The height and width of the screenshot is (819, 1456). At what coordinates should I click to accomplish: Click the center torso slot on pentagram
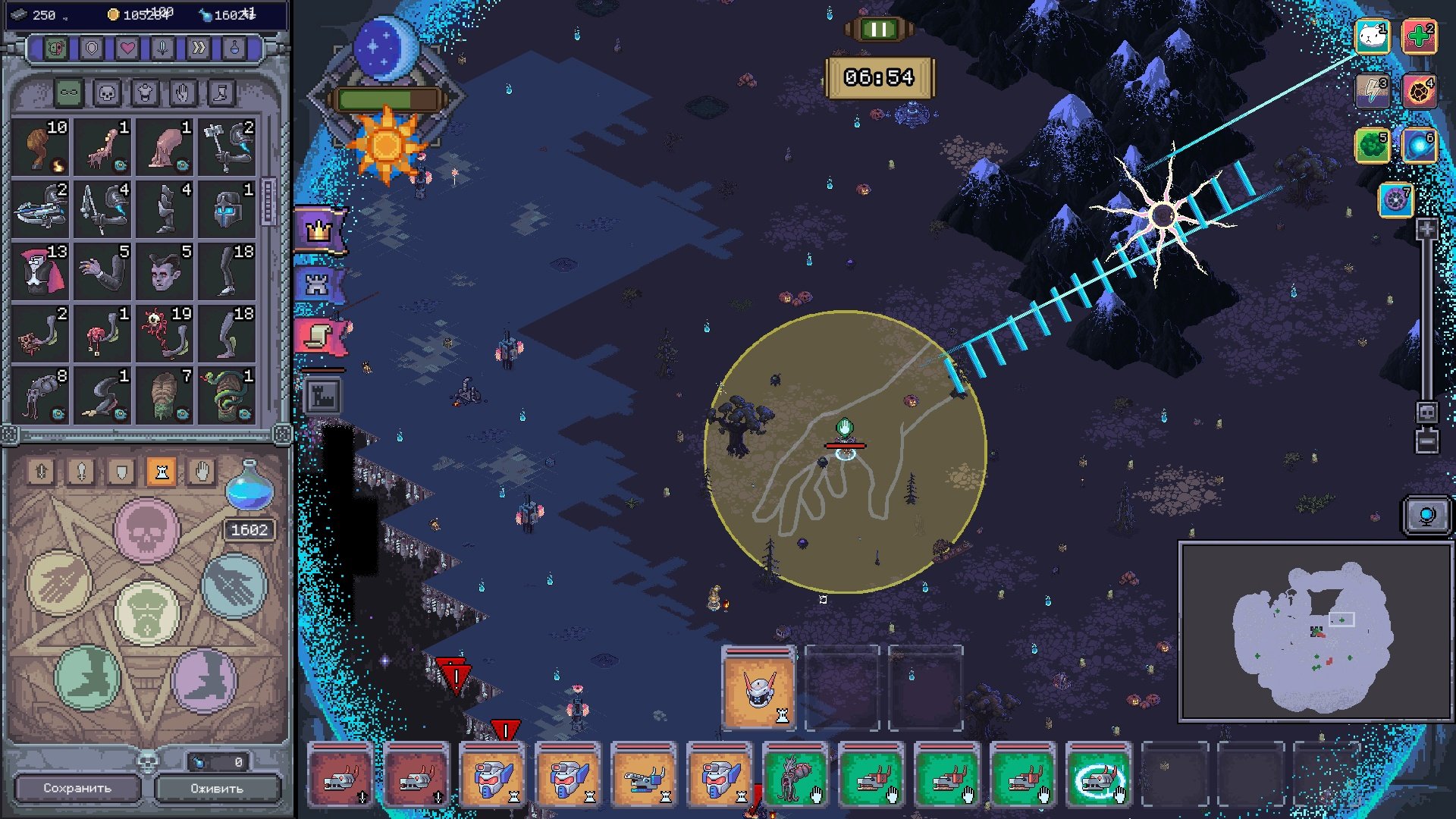point(146,611)
